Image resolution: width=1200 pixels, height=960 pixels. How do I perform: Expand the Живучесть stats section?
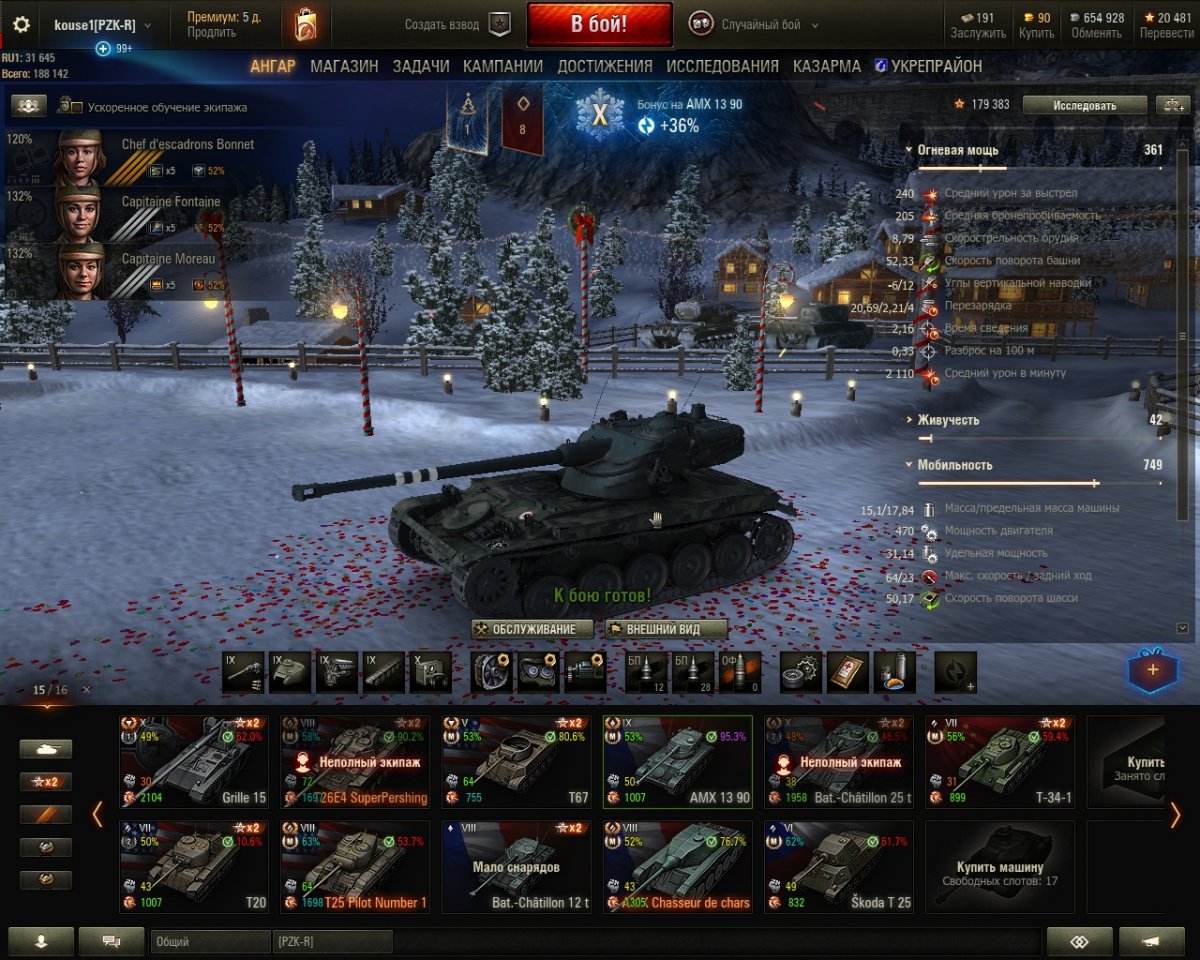point(947,420)
